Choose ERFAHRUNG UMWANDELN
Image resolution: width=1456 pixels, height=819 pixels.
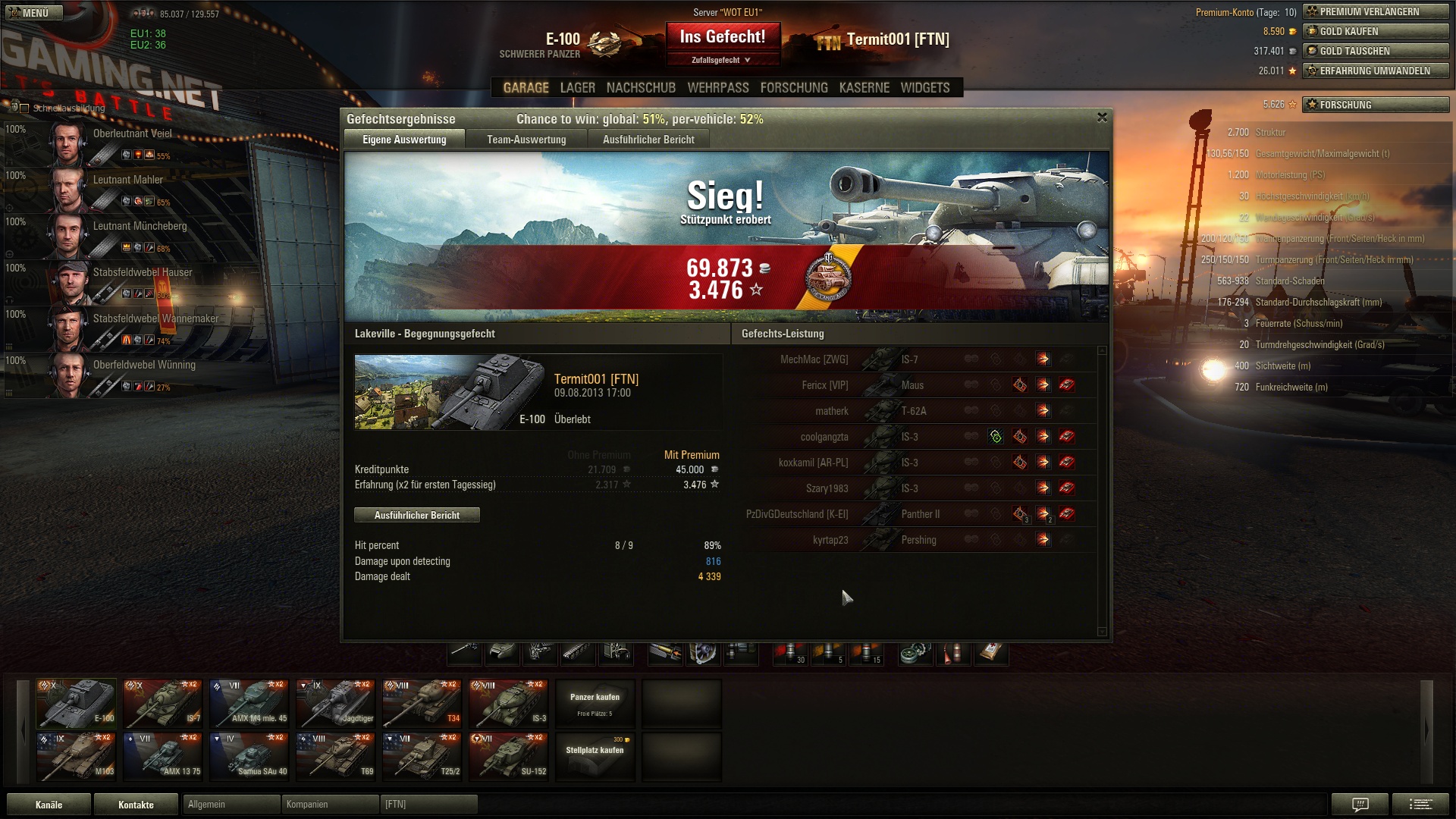pos(1376,71)
